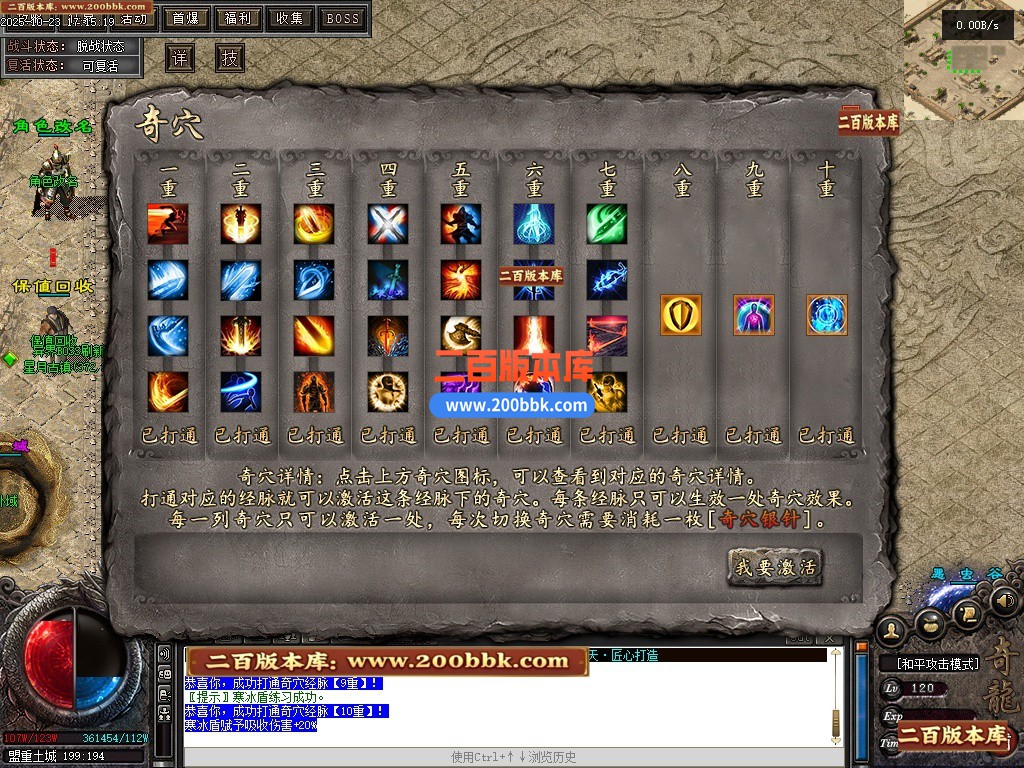Open the bag pouch round button
Viewport: 1024px width, 768px height.
[931, 621]
